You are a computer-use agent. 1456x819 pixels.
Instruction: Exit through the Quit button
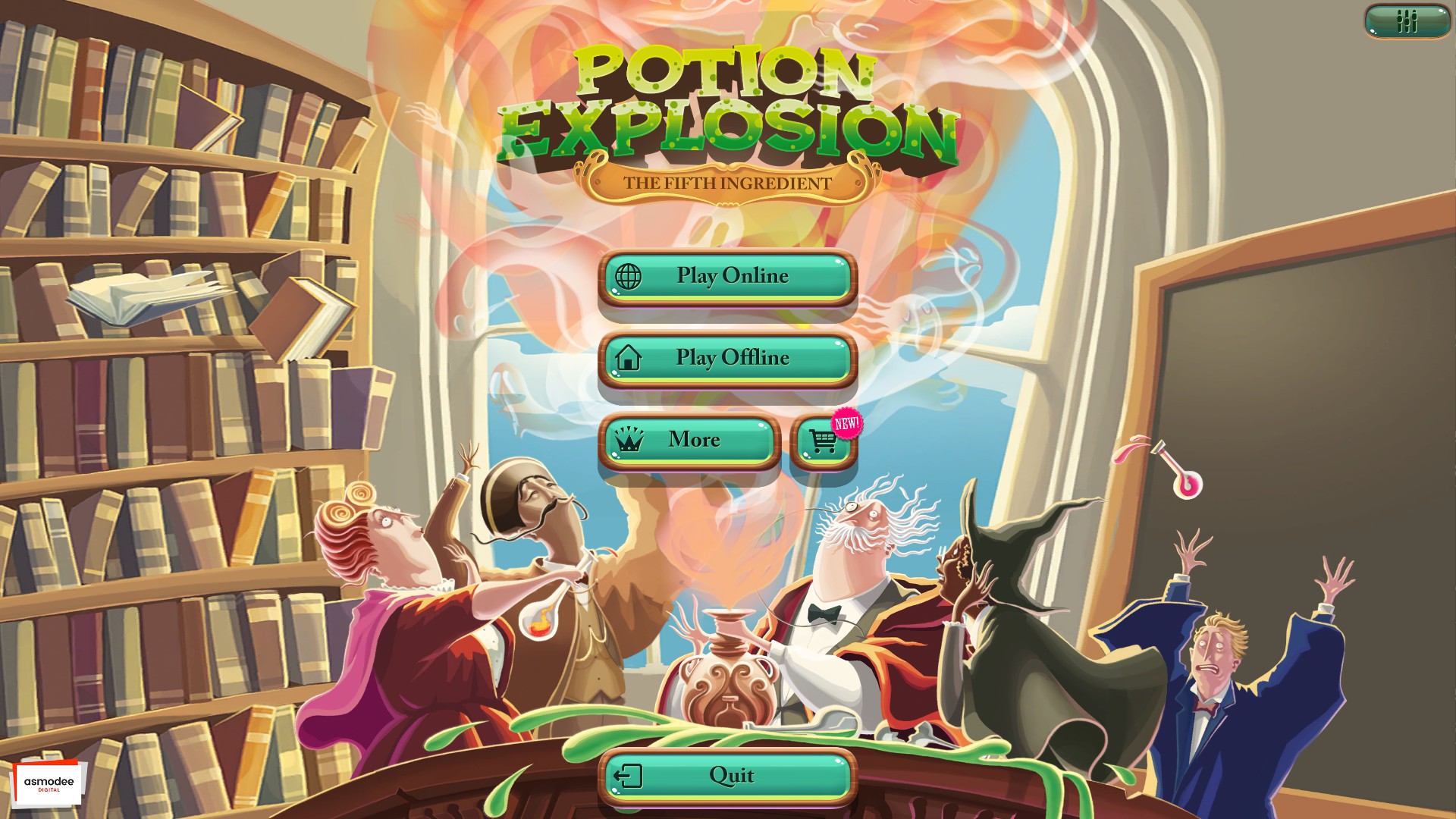click(730, 774)
